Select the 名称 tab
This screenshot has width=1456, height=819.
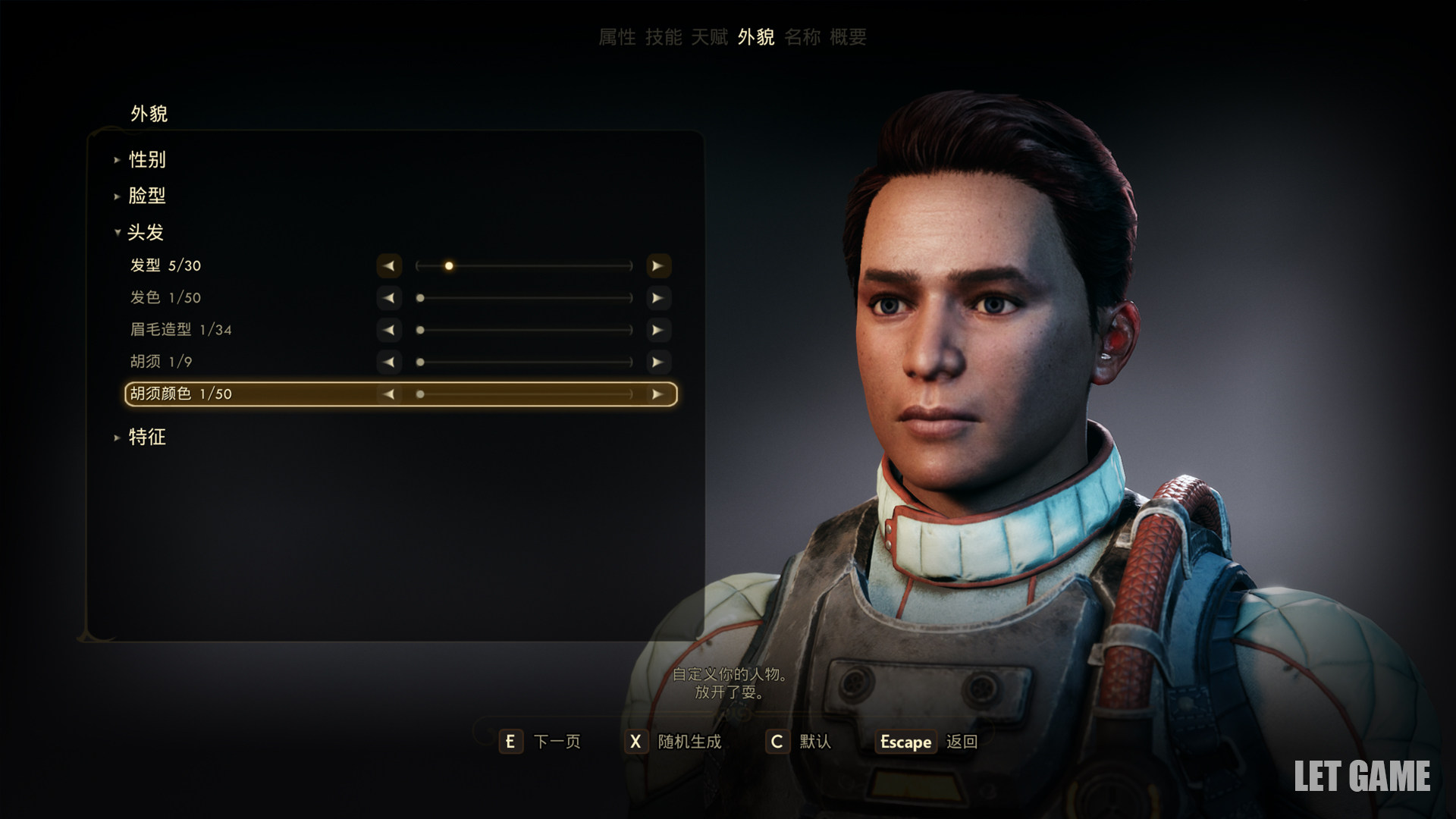tap(802, 37)
